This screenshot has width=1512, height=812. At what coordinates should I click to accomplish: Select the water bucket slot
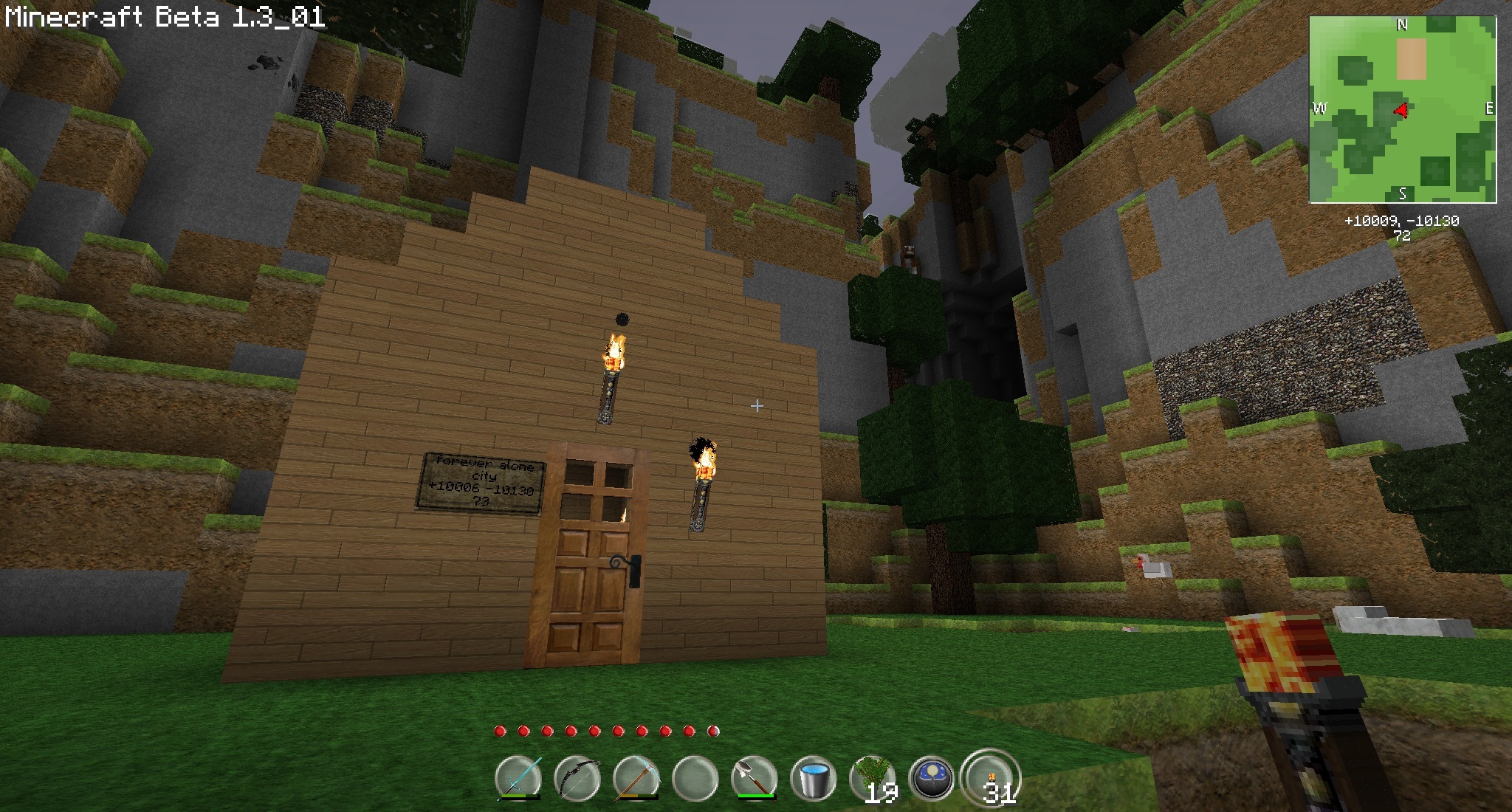click(x=814, y=778)
